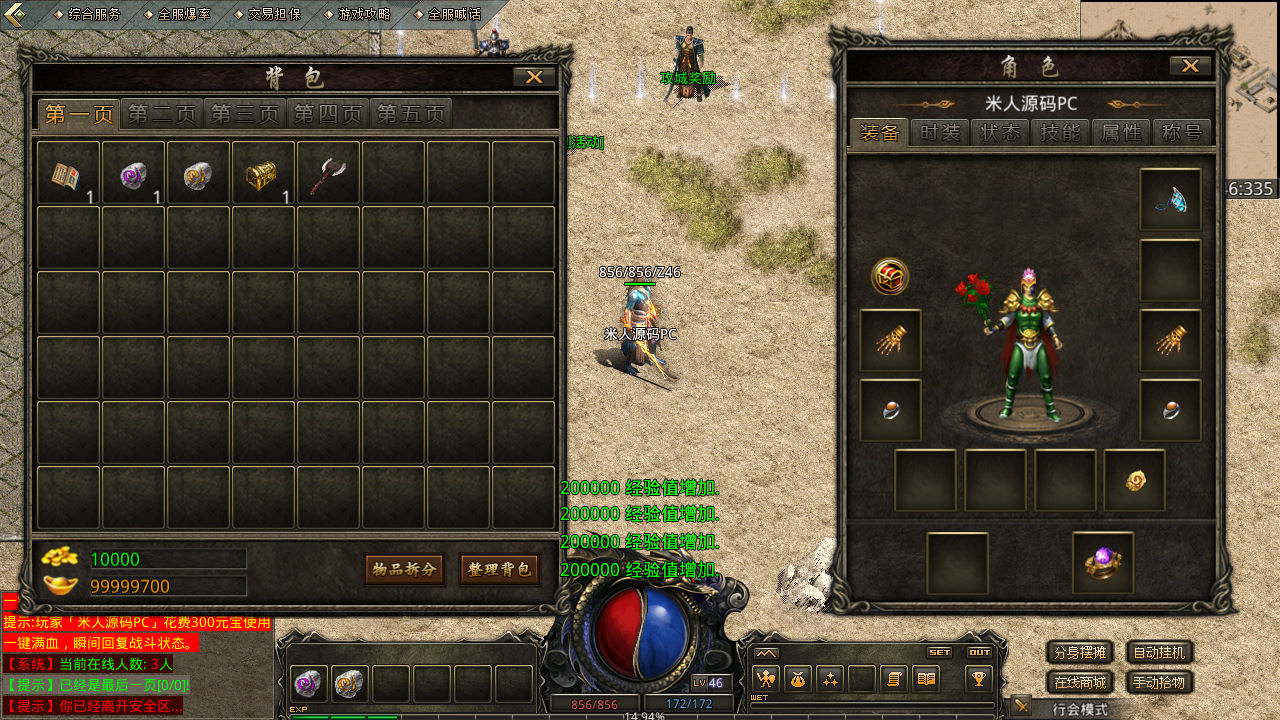The height and width of the screenshot is (720, 1280).
Task: Open the 技能 skills tab
Action: pos(1060,133)
